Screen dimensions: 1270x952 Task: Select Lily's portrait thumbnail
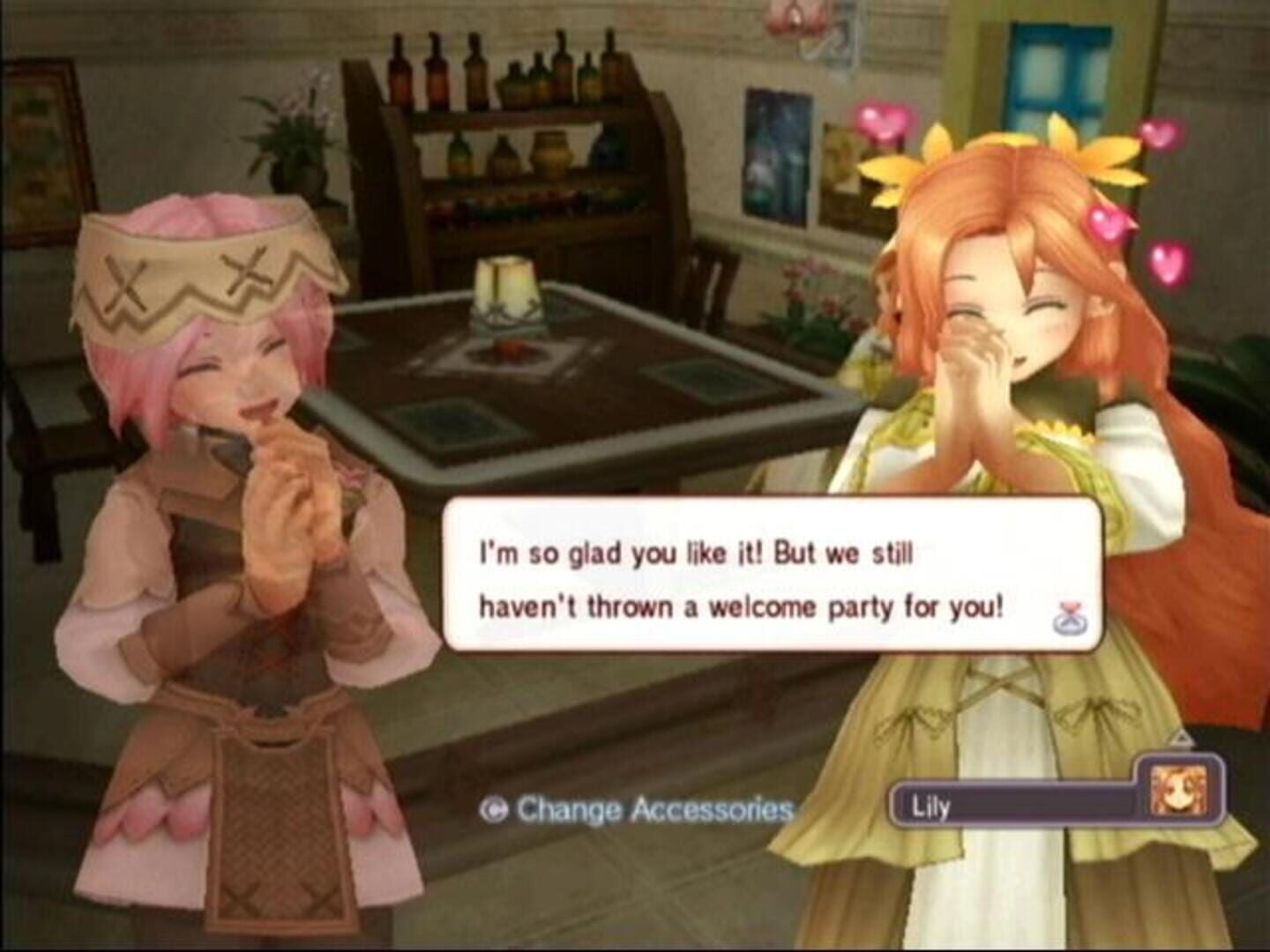coord(1186,788)
